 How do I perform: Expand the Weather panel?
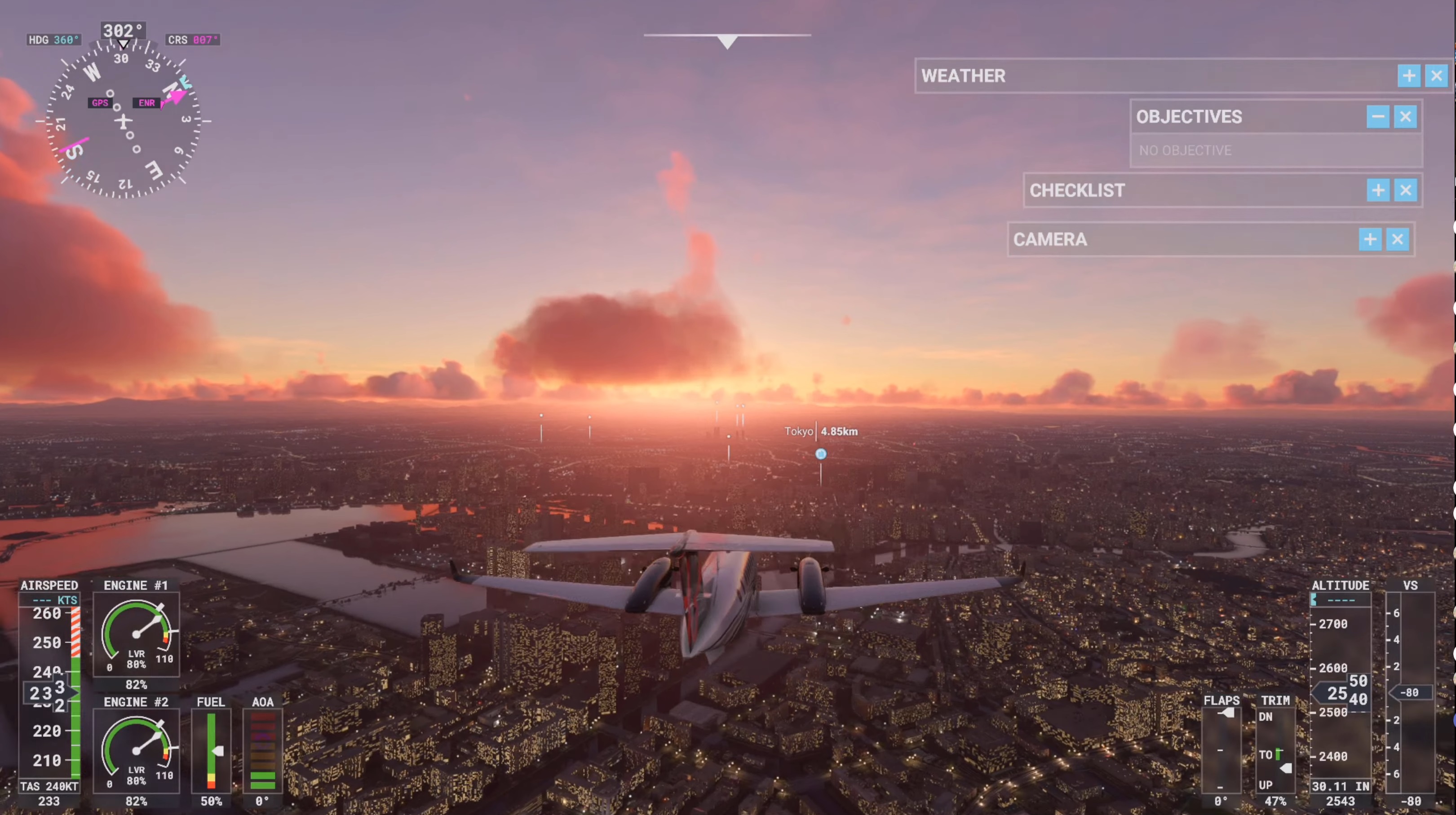click(1408, 76)
